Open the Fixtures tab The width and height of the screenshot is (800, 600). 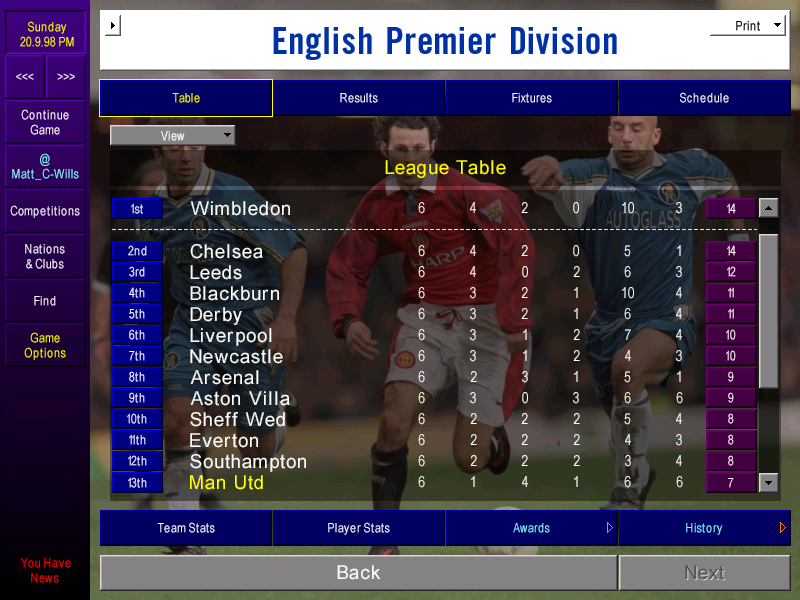(531, 98)
